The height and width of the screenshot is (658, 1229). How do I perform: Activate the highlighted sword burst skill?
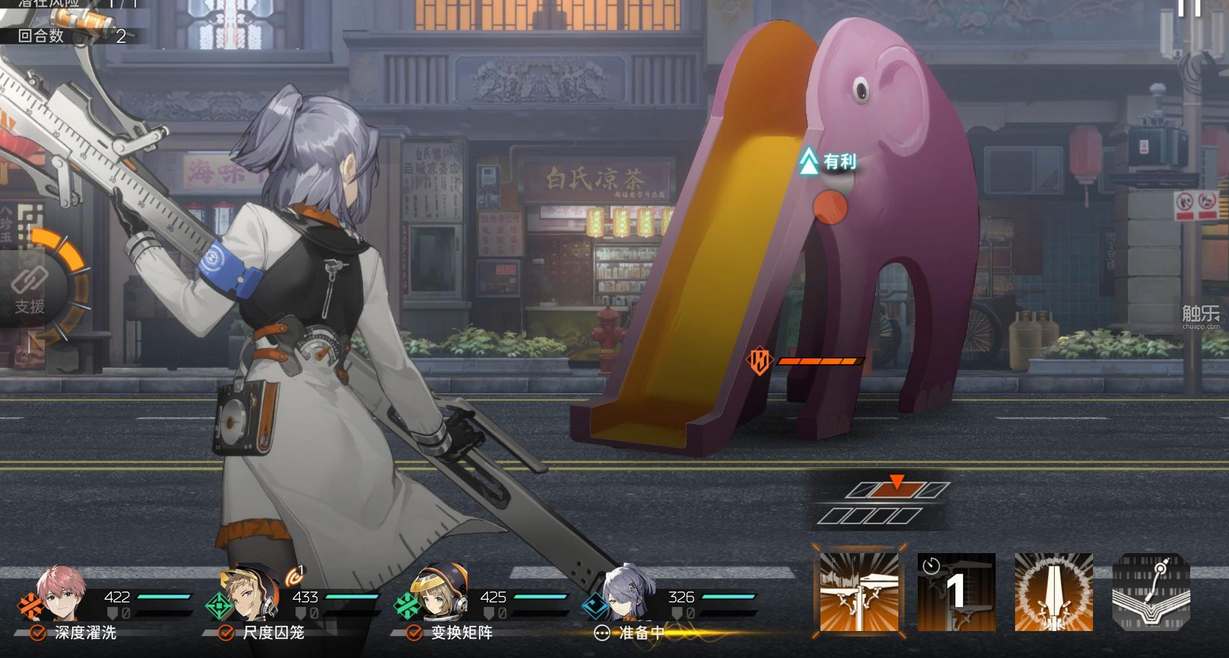(x=859, y=592)
